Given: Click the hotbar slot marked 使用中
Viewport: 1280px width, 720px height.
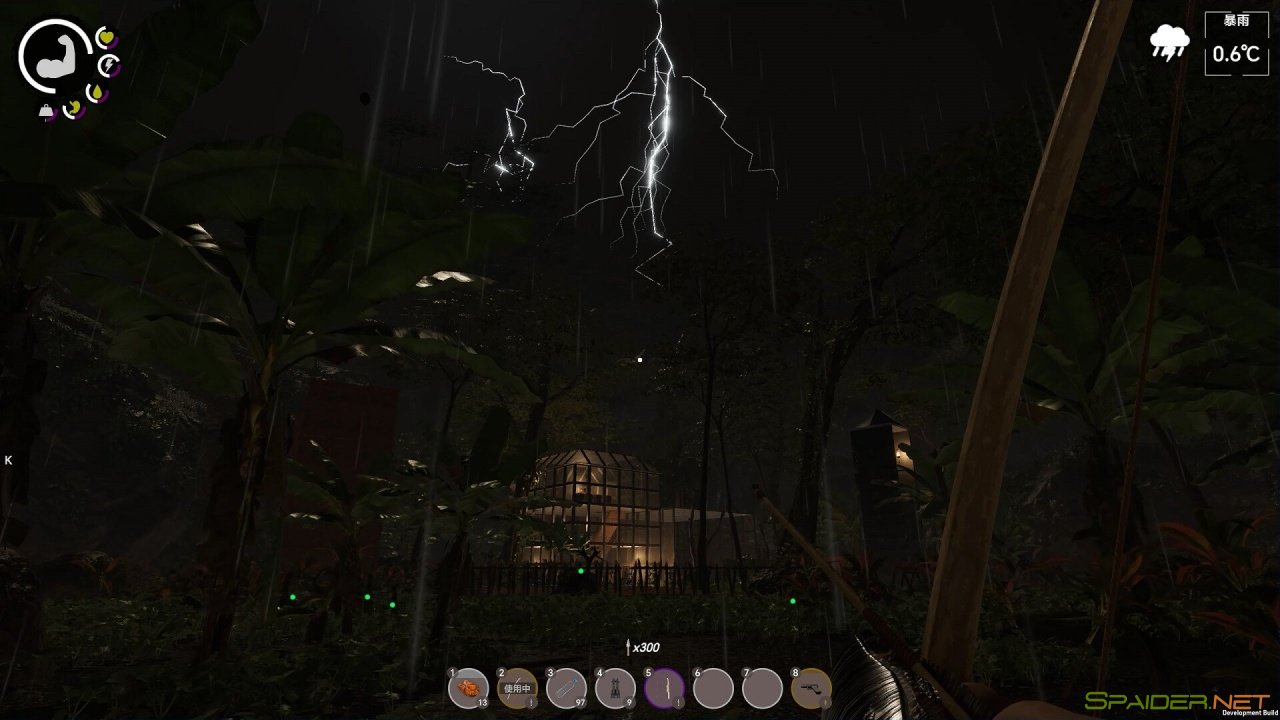Looking at the screenshot, I should tap(517, 688).
